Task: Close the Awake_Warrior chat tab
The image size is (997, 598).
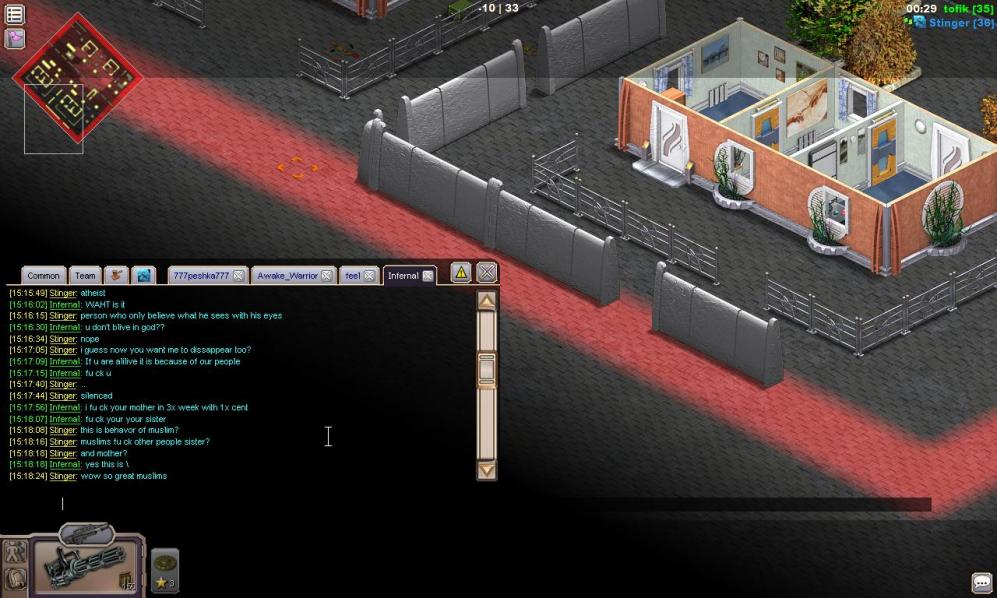Action: [x=326, y=276]
